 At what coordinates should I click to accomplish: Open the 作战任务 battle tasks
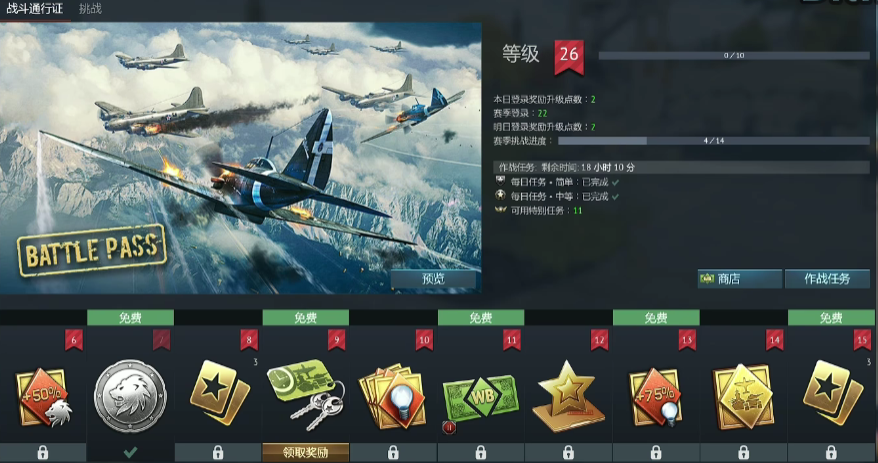click(x=826, y=279)
